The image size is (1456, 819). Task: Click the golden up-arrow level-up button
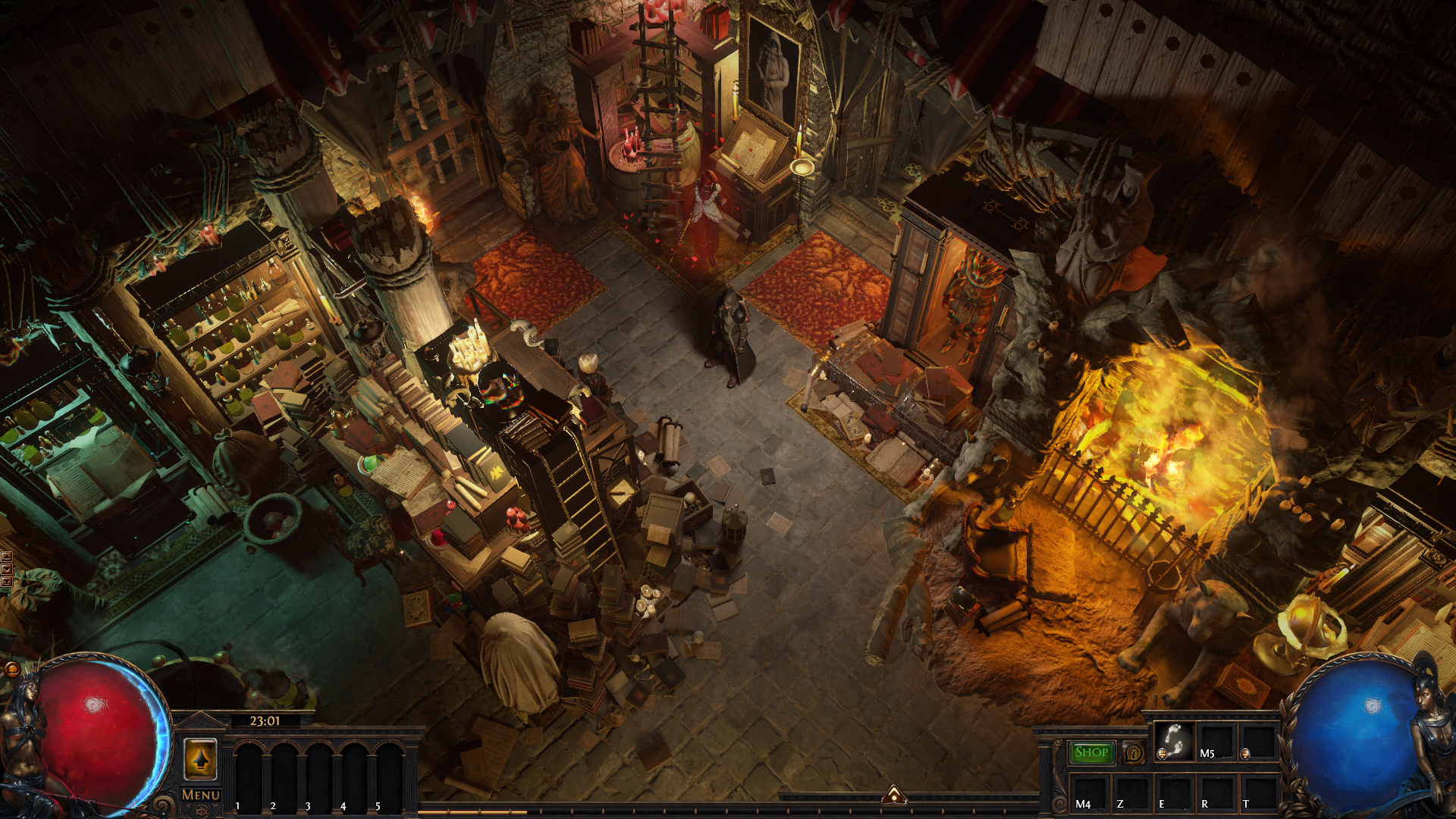point(201,758)
